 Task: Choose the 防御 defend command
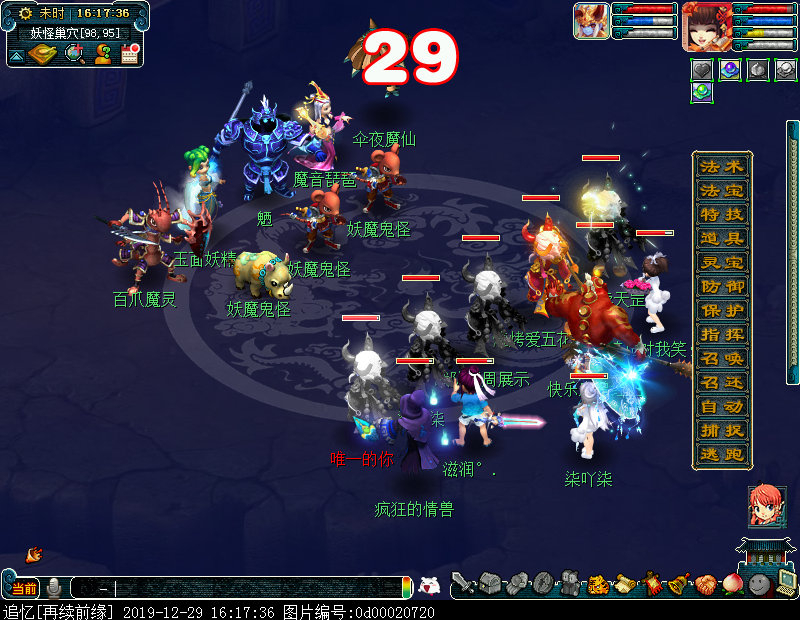[x=721, y=286]
